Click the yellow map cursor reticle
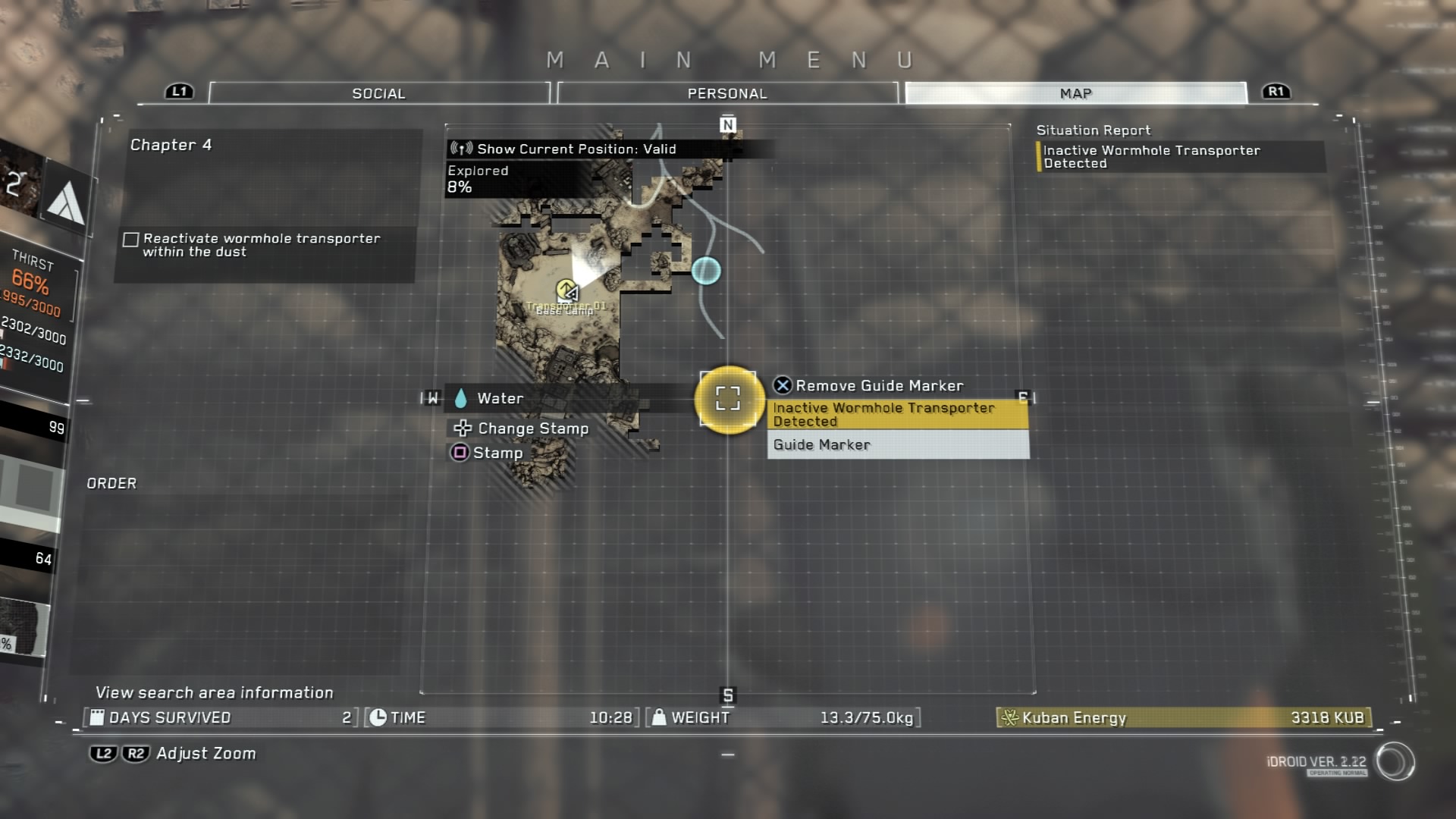Image resolution: width=1456 pixels, height=819 pixels. point(728,399)
